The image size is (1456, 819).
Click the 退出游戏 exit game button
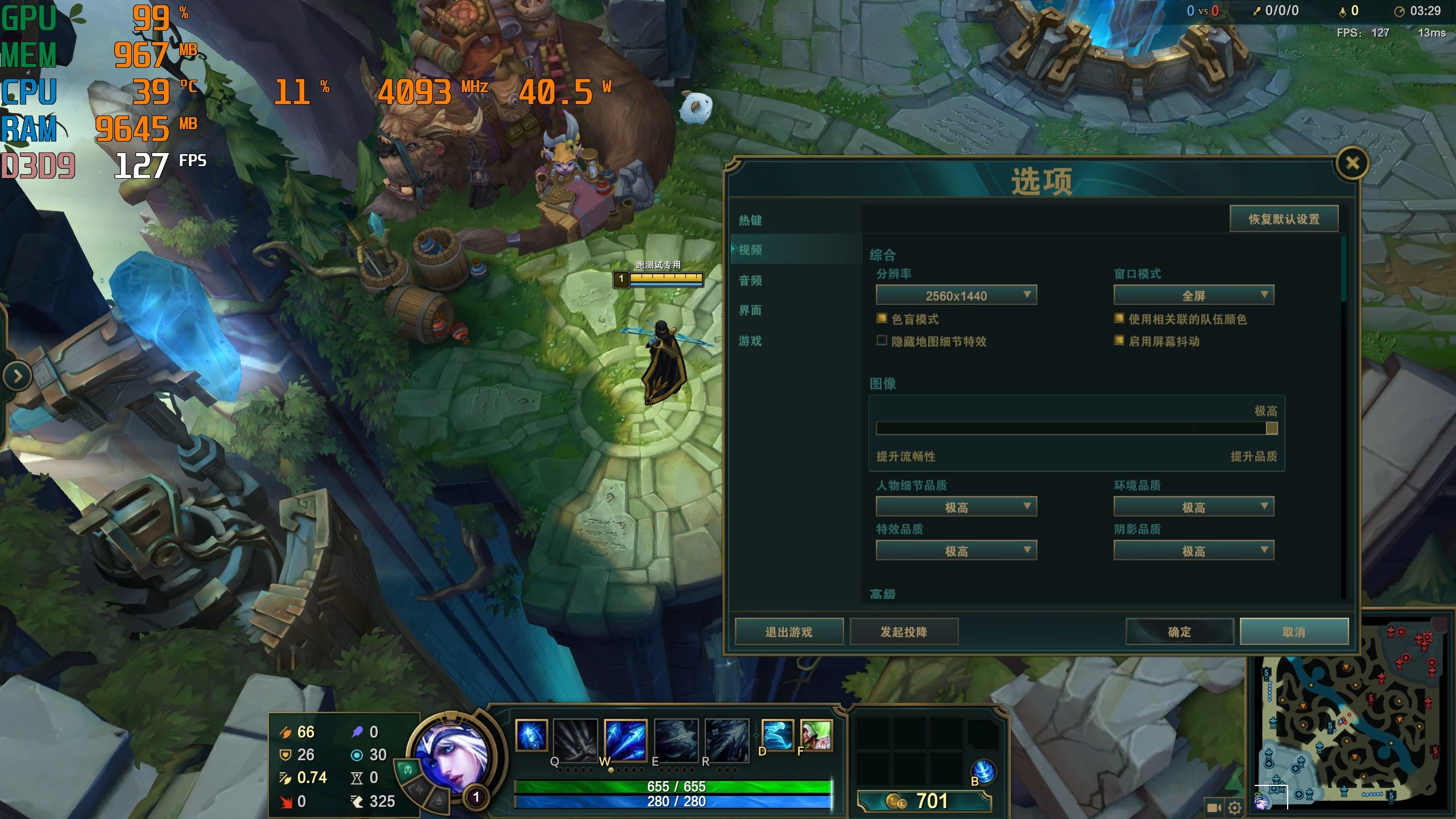pyautogui.click(x=789, y=632)
